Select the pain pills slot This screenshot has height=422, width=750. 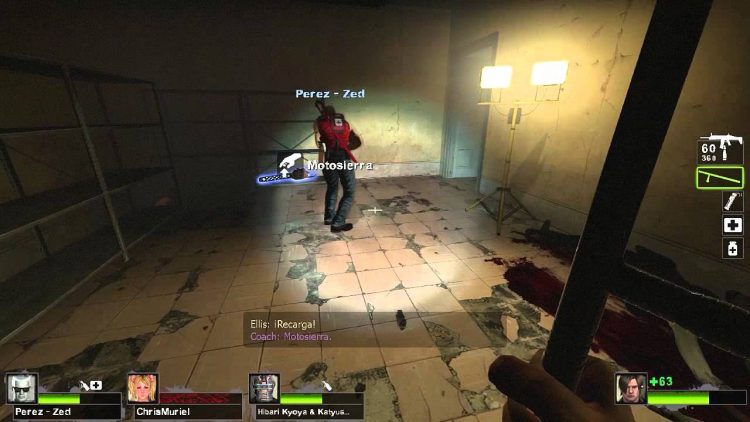coord(731,247)
